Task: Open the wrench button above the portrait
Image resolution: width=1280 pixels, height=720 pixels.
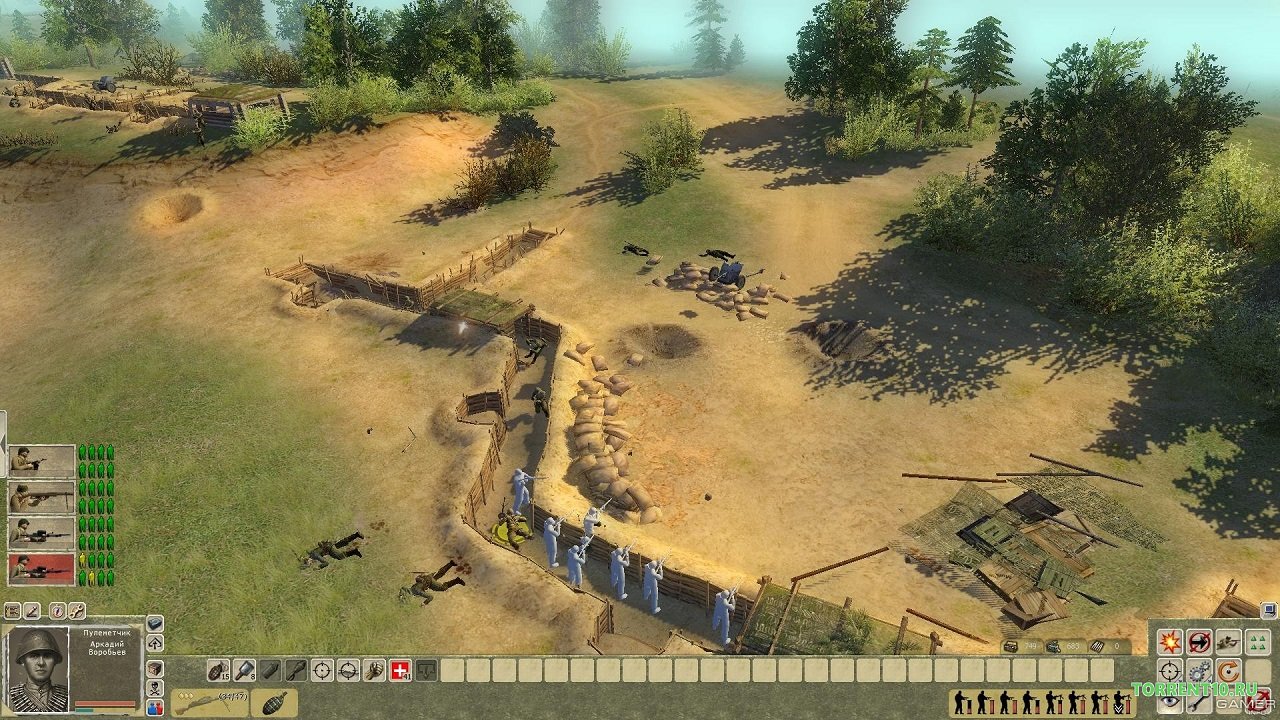Action: (x=76, y=610)
